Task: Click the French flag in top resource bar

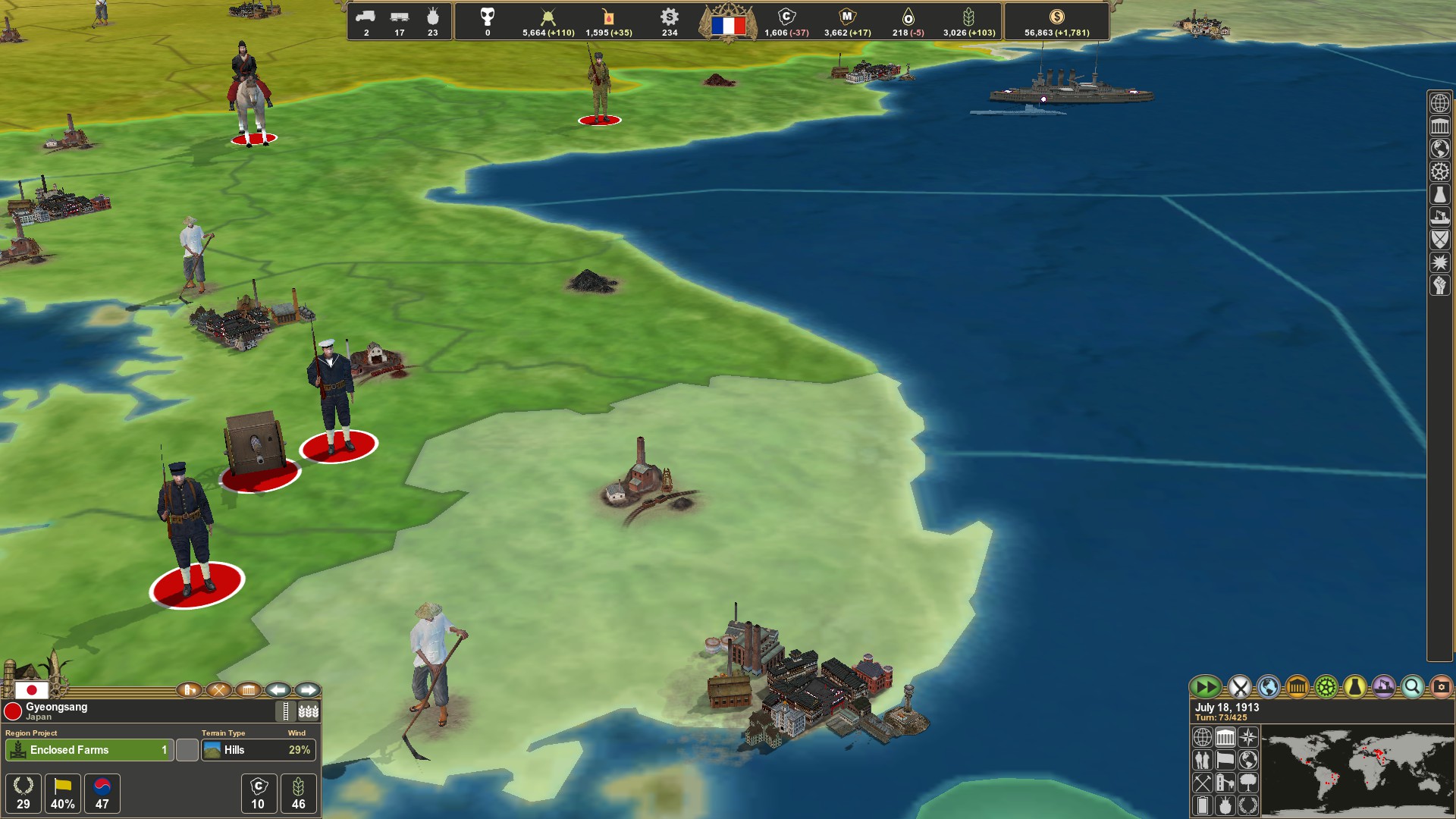Action: 730,25
